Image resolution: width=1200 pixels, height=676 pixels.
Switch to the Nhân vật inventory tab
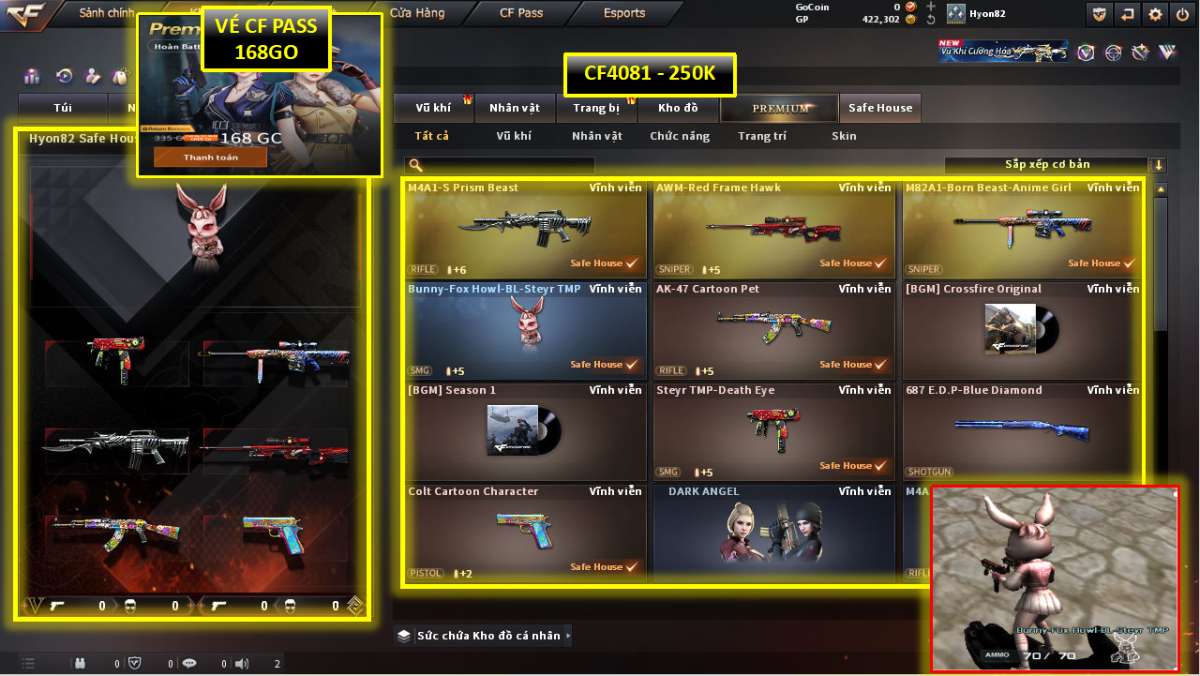[x=514, y=108]
